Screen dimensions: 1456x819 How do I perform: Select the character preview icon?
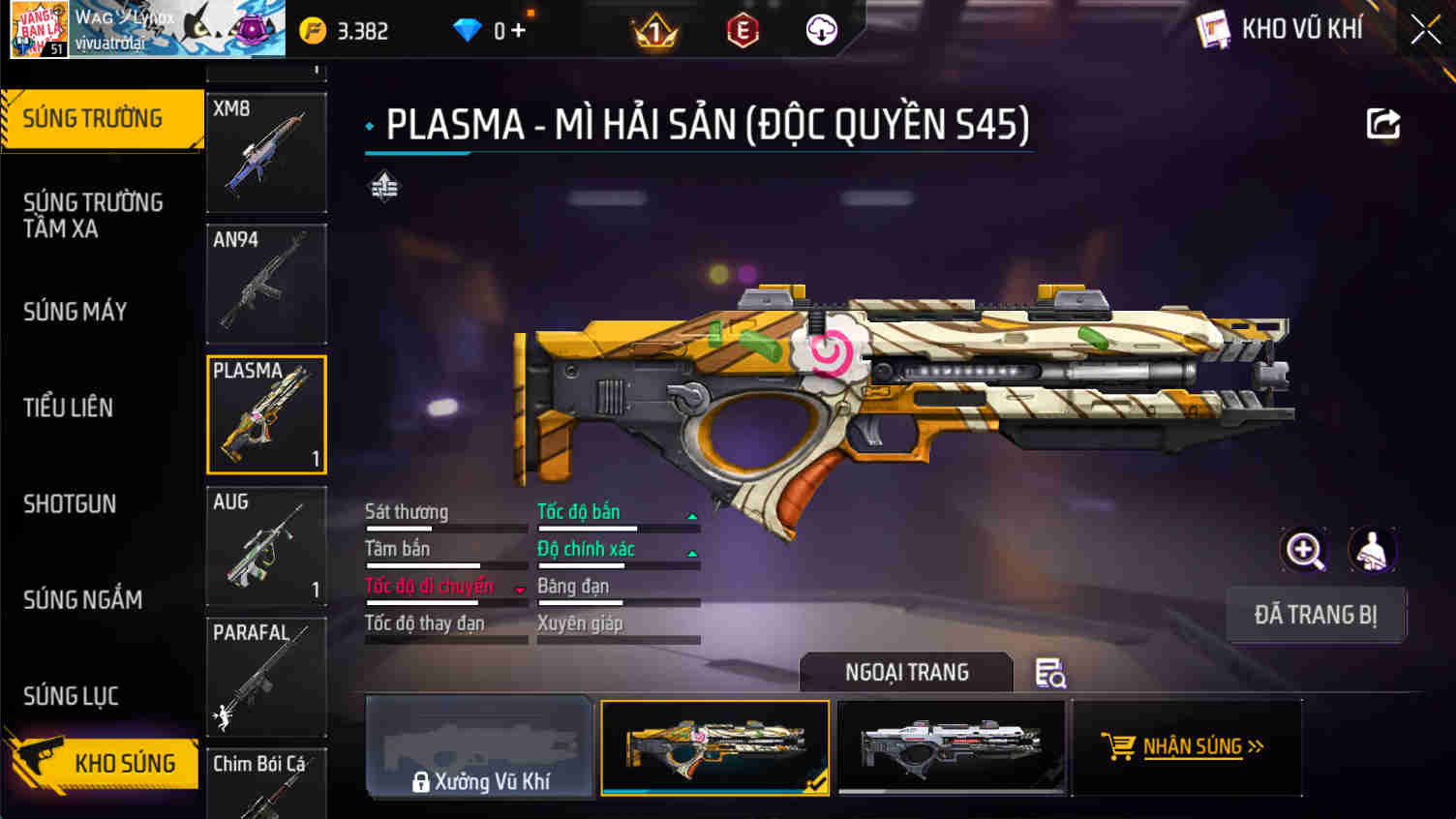tap(1372, 552)
